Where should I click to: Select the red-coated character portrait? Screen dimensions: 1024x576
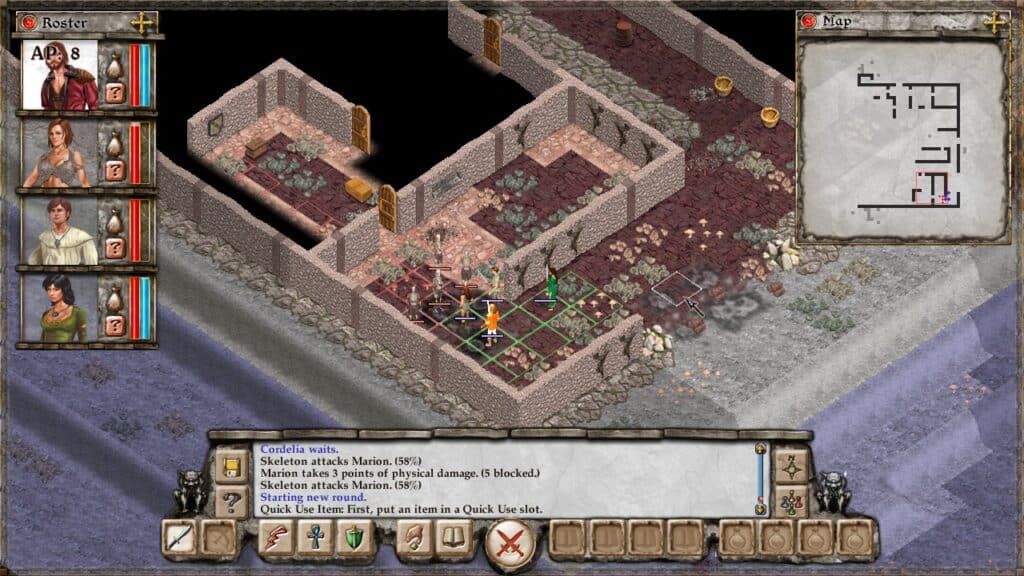(60, 76)
